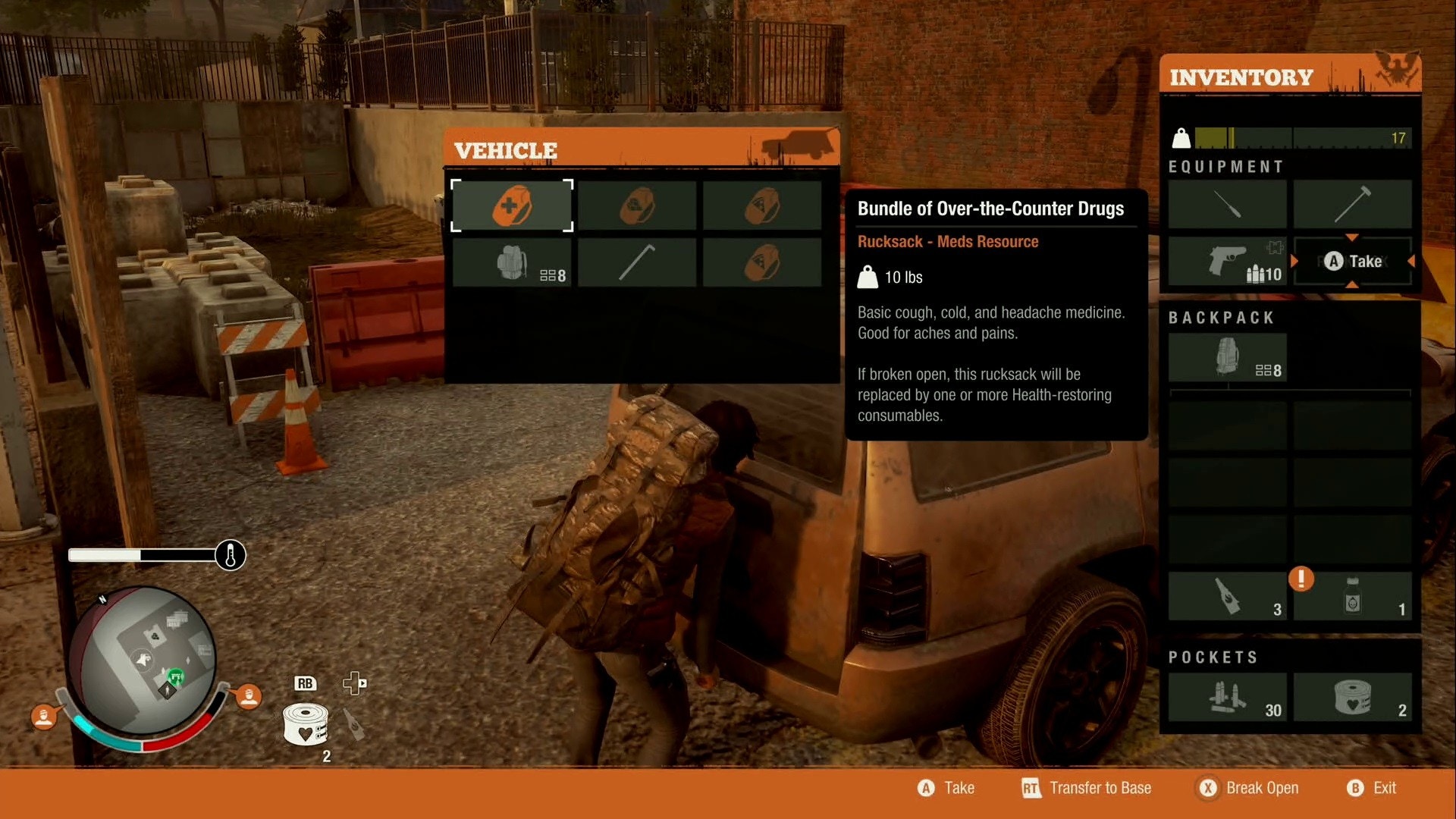This screenshot has height=819, width=1456.
Task: Choose the molotov bottle slot
Action: [x=1227, y=596]
